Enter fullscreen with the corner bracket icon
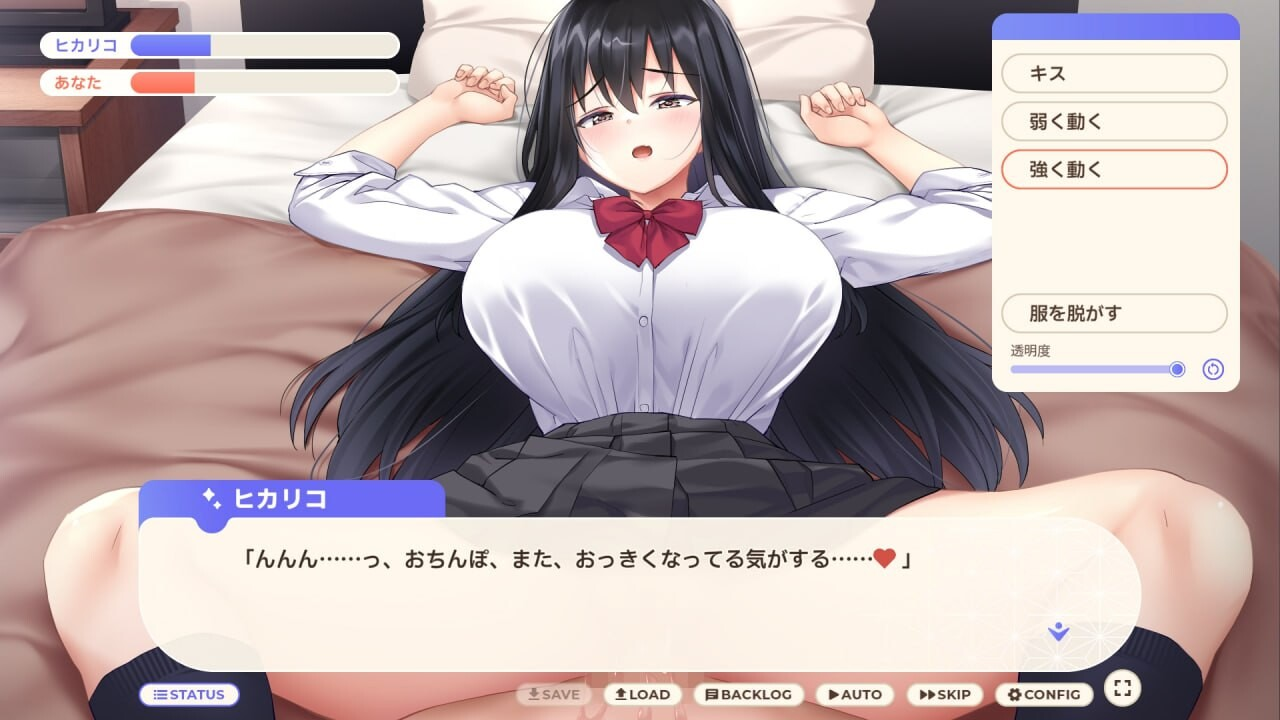The image size is (1280, 720). (1122, 689)
